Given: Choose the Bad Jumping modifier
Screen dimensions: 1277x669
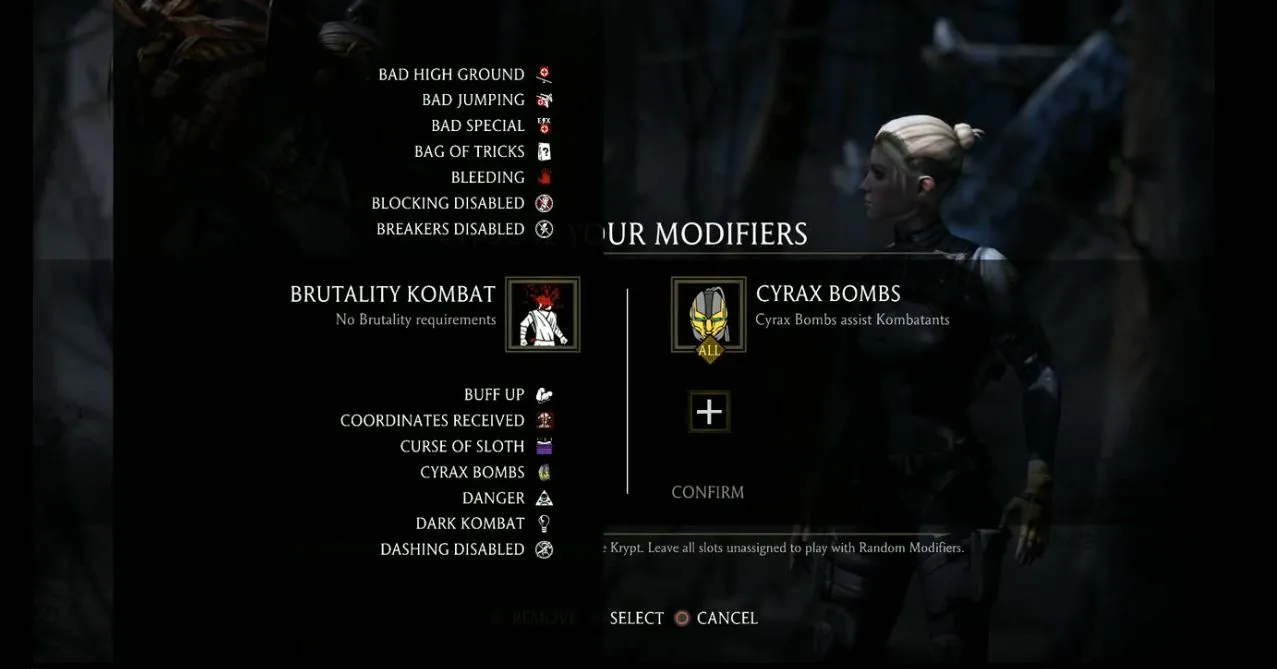Looking at the screenshot, I should [474, 100].
